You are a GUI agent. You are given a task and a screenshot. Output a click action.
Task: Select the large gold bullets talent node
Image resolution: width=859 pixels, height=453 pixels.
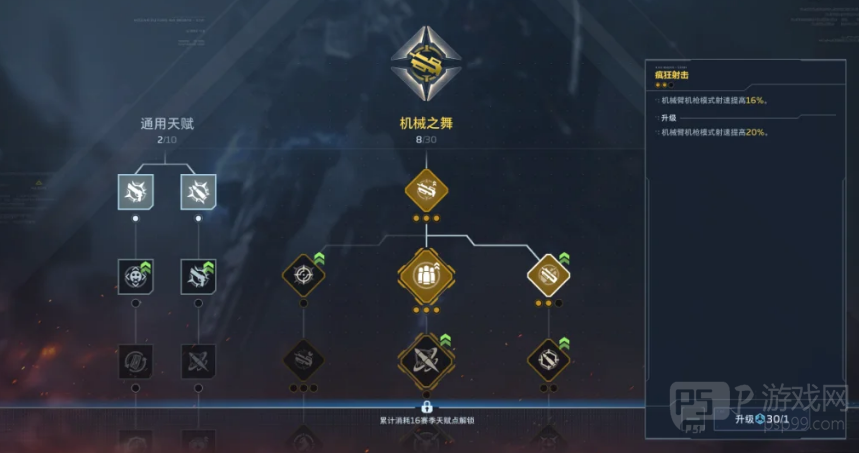pyautogui.click(x=426, y=274)
